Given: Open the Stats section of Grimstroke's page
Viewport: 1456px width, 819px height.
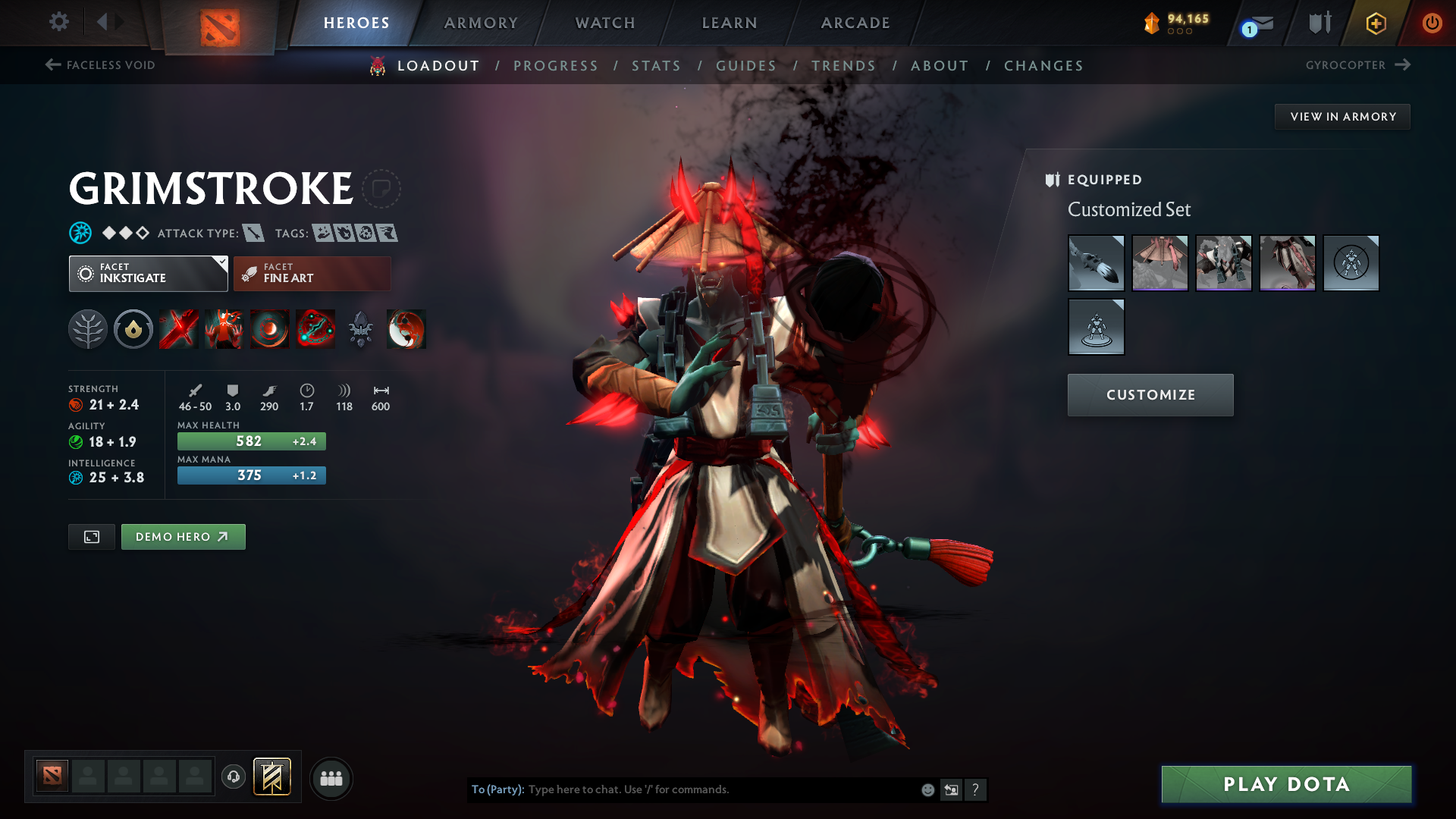Looking at the screenshot, I should [656, 66].
